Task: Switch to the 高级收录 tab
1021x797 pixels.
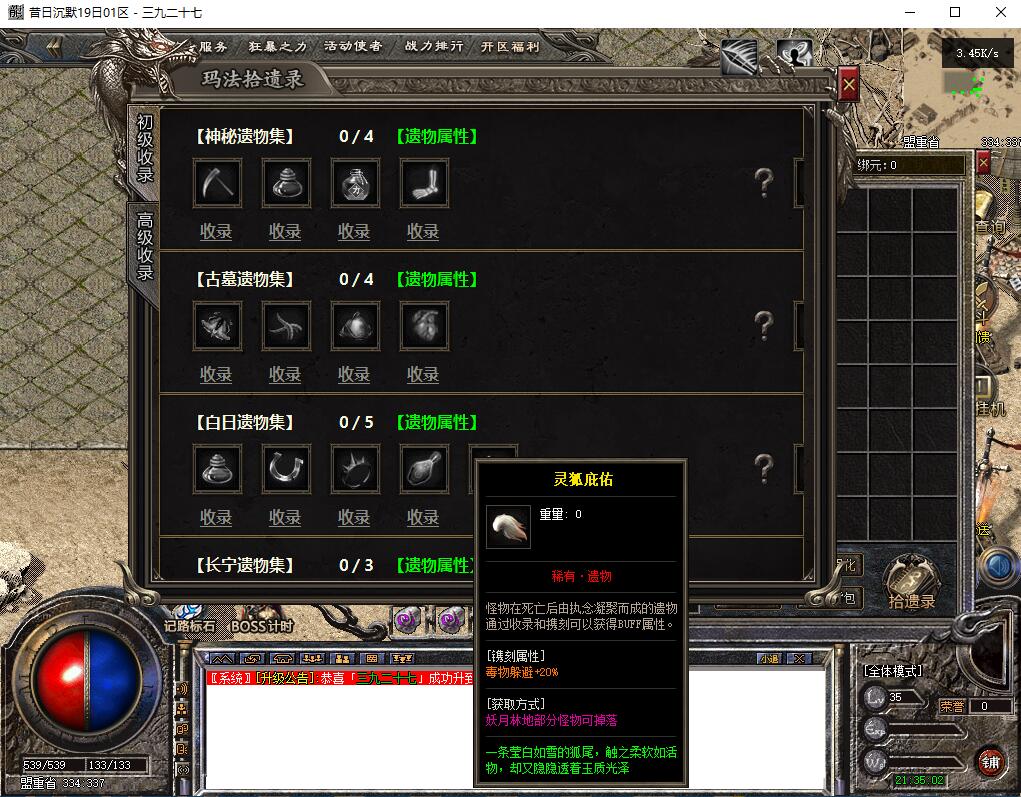Action: click(145, 245)
